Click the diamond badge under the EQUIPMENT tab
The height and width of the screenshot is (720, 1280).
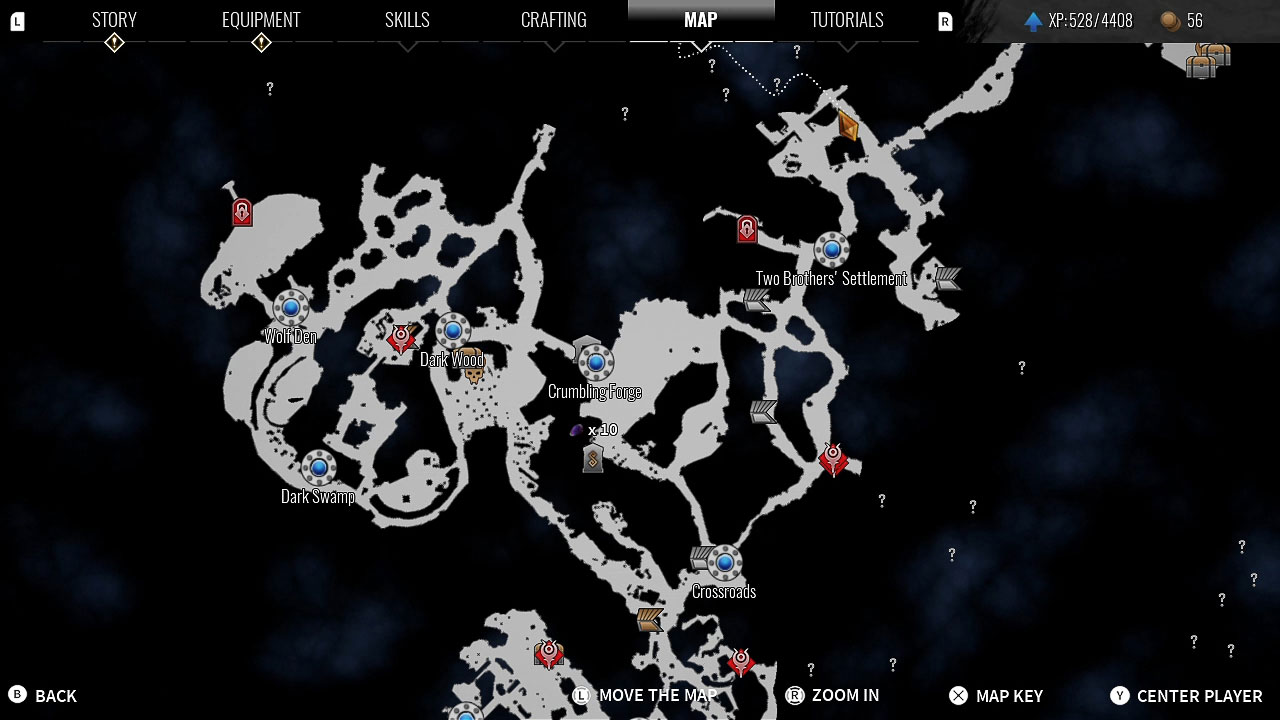click(261, 44)
